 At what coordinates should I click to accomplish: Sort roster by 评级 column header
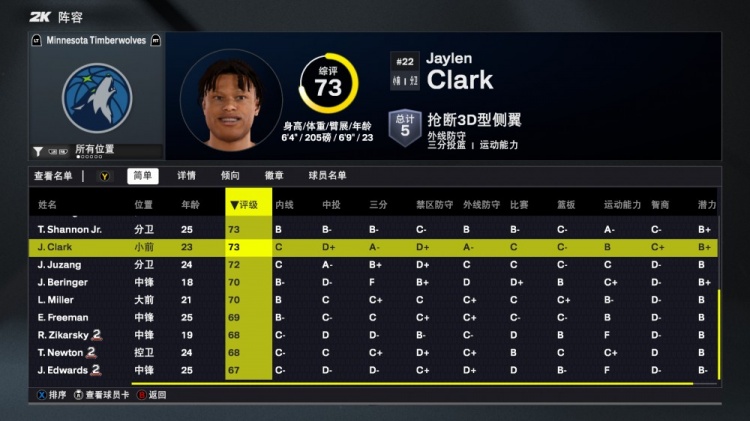click(x=248, y=205)
